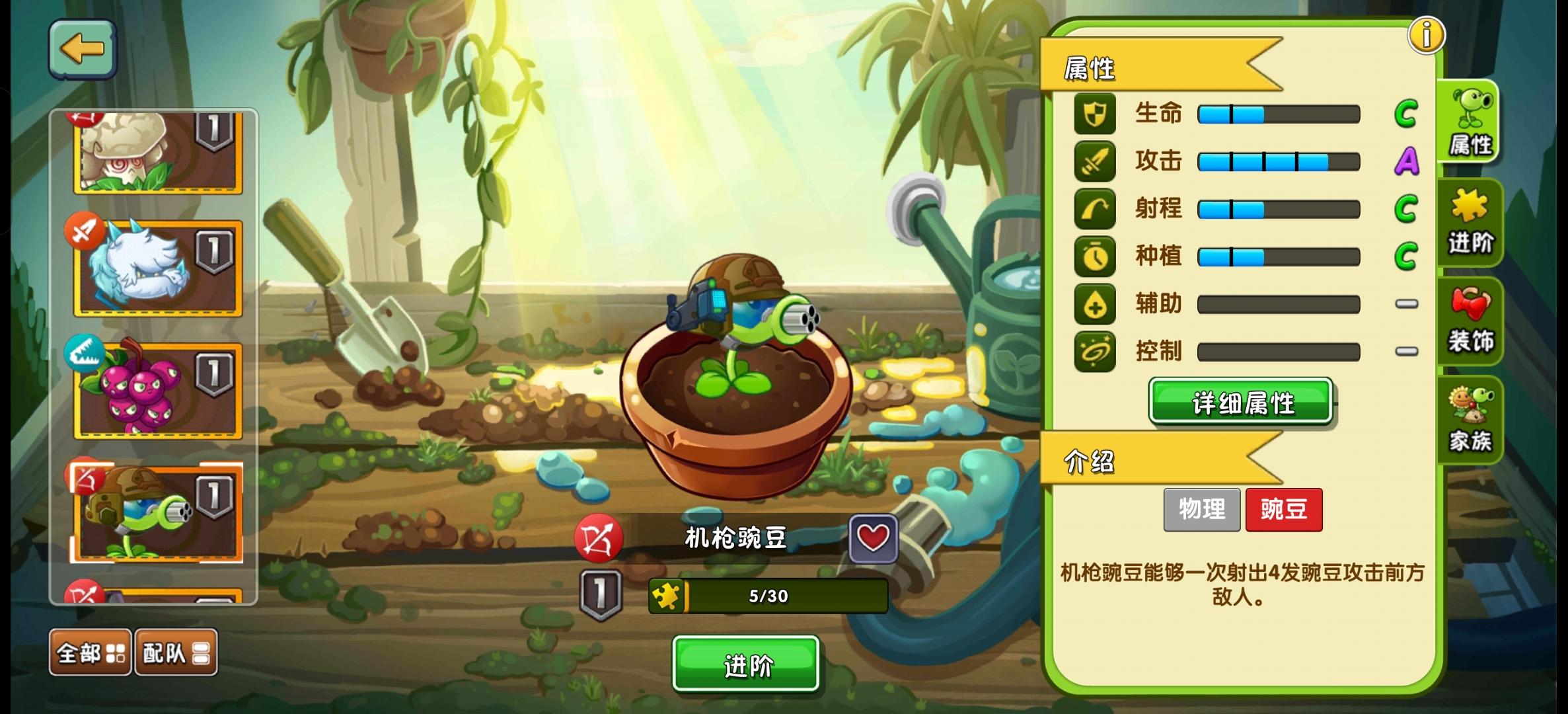Image resolution: width=1568 pixels, height=714 pixels.
Task: Click the support droplet icon beside 辅助
Action: 1094,304
